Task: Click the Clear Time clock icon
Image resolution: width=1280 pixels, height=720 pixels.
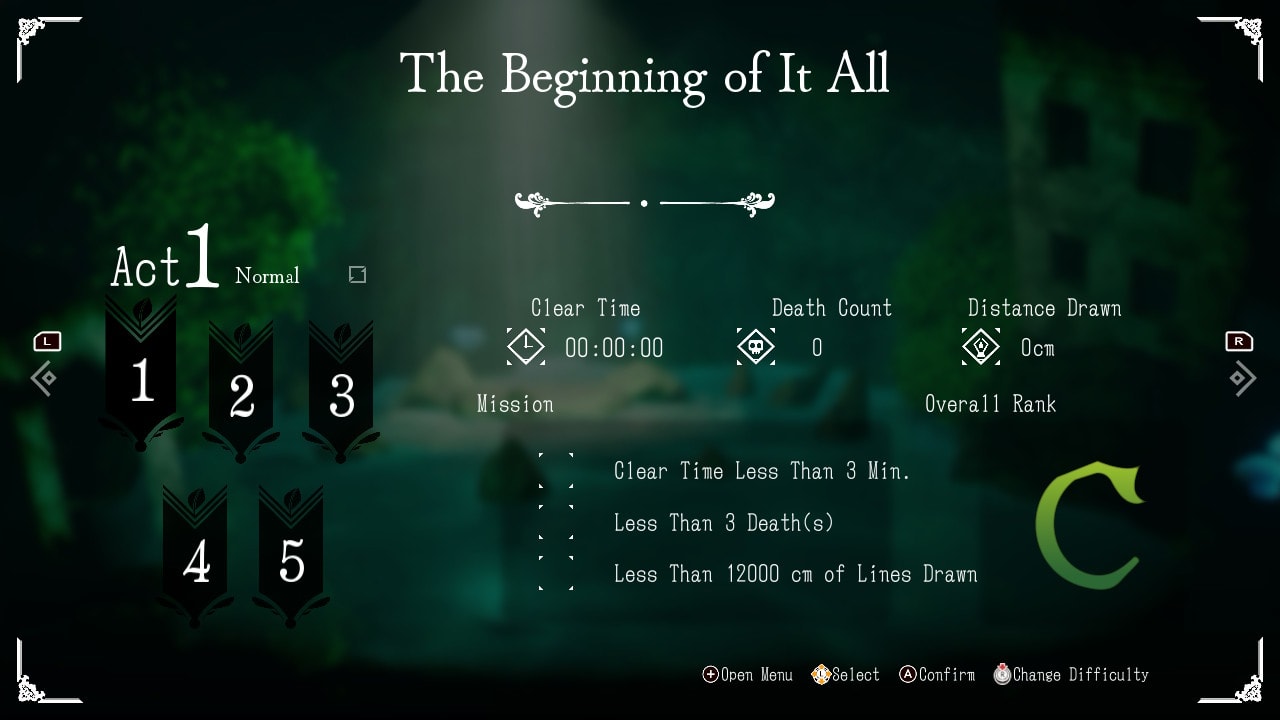Action: [x=526, y=346]
